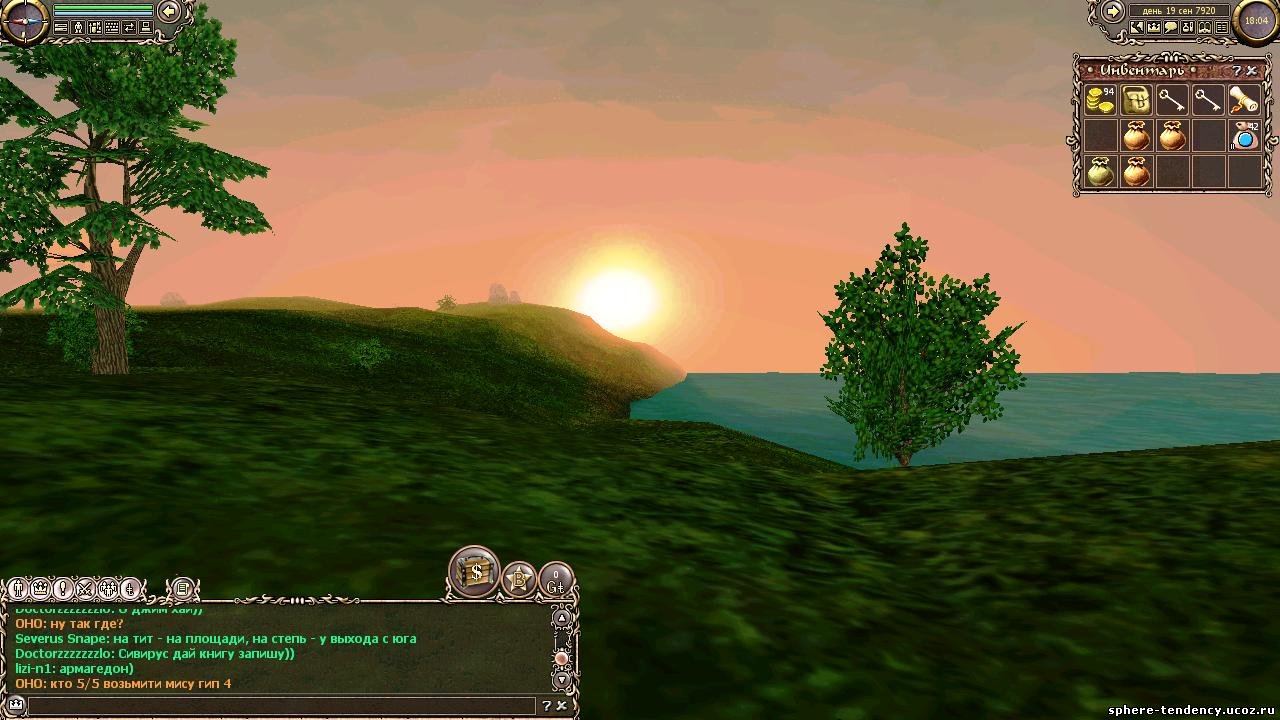Collapse the top-left panel with arrow button
The height and width of the screenshot is (720, 1280).
coord(170,11)
